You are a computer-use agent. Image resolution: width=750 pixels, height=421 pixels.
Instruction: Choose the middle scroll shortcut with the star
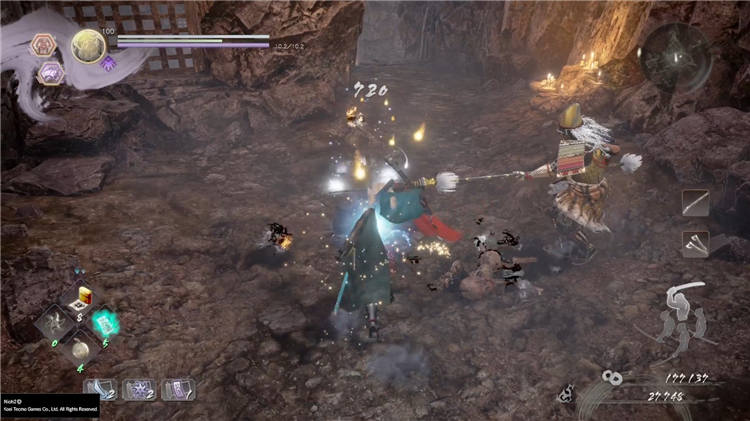[x=139, y=389]
